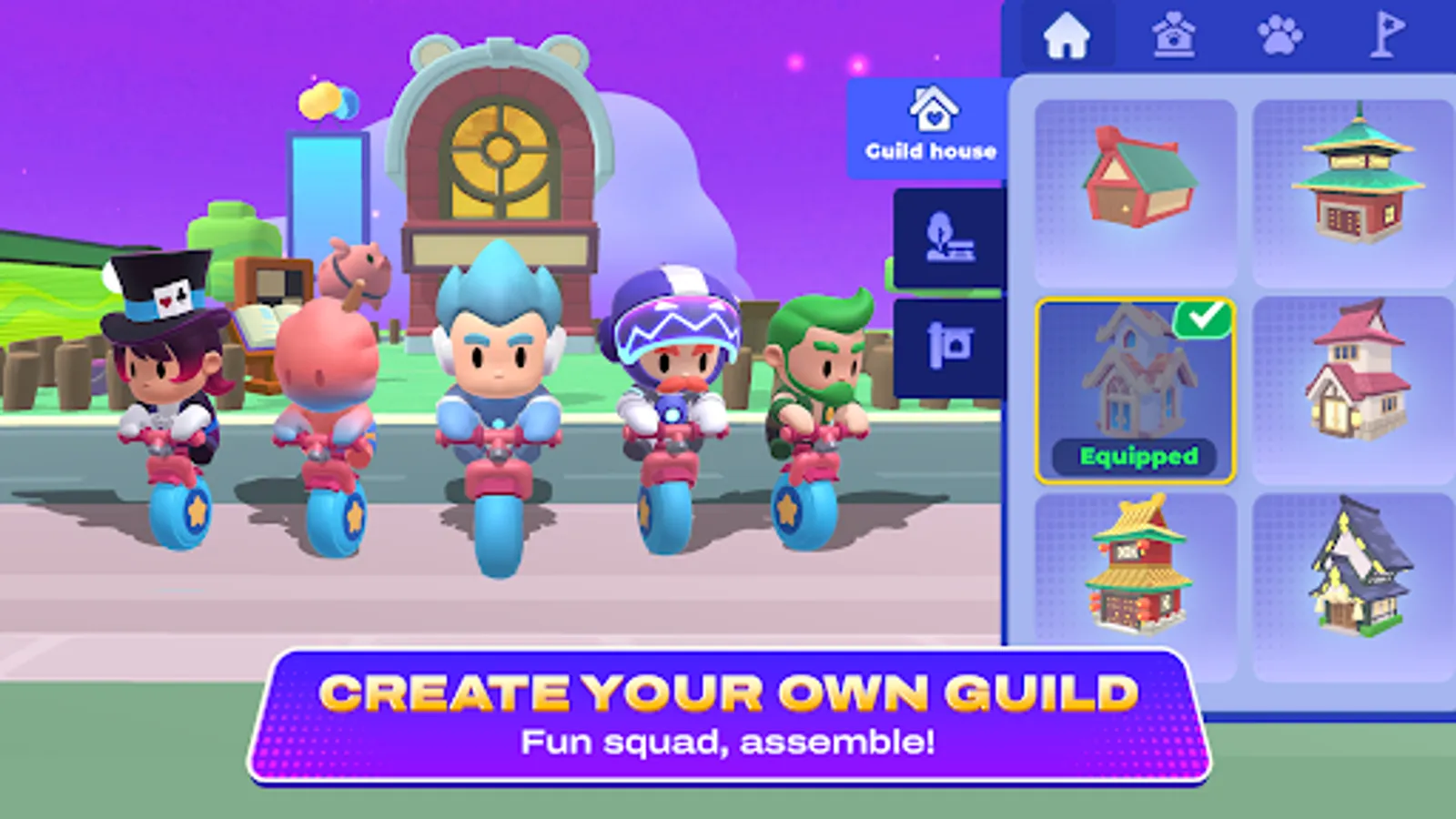Toggle the Equipped badge on pink house
The image size is (1456, 819).
click(1137, 456)
